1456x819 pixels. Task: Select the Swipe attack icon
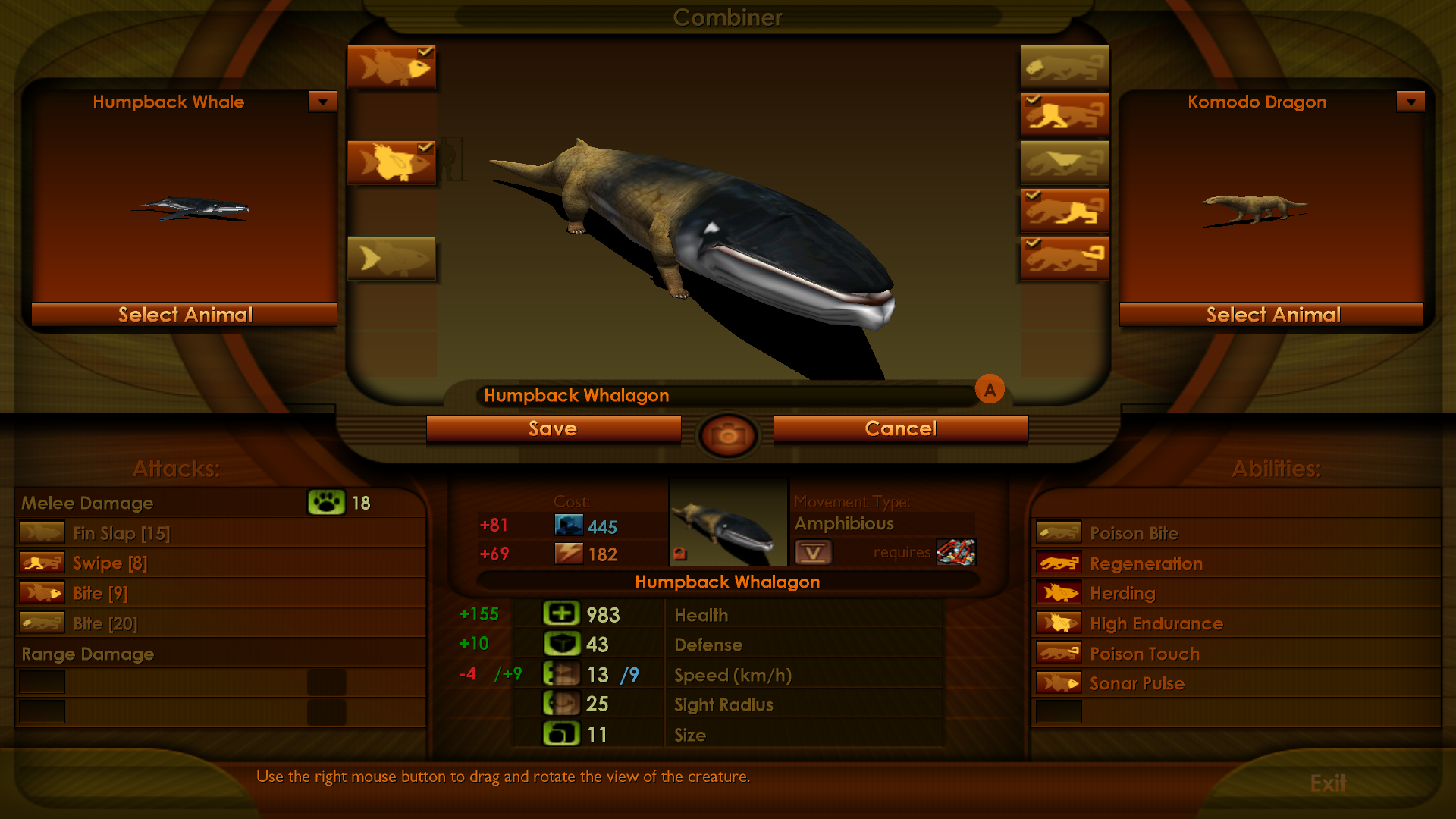tap(42, 562)
